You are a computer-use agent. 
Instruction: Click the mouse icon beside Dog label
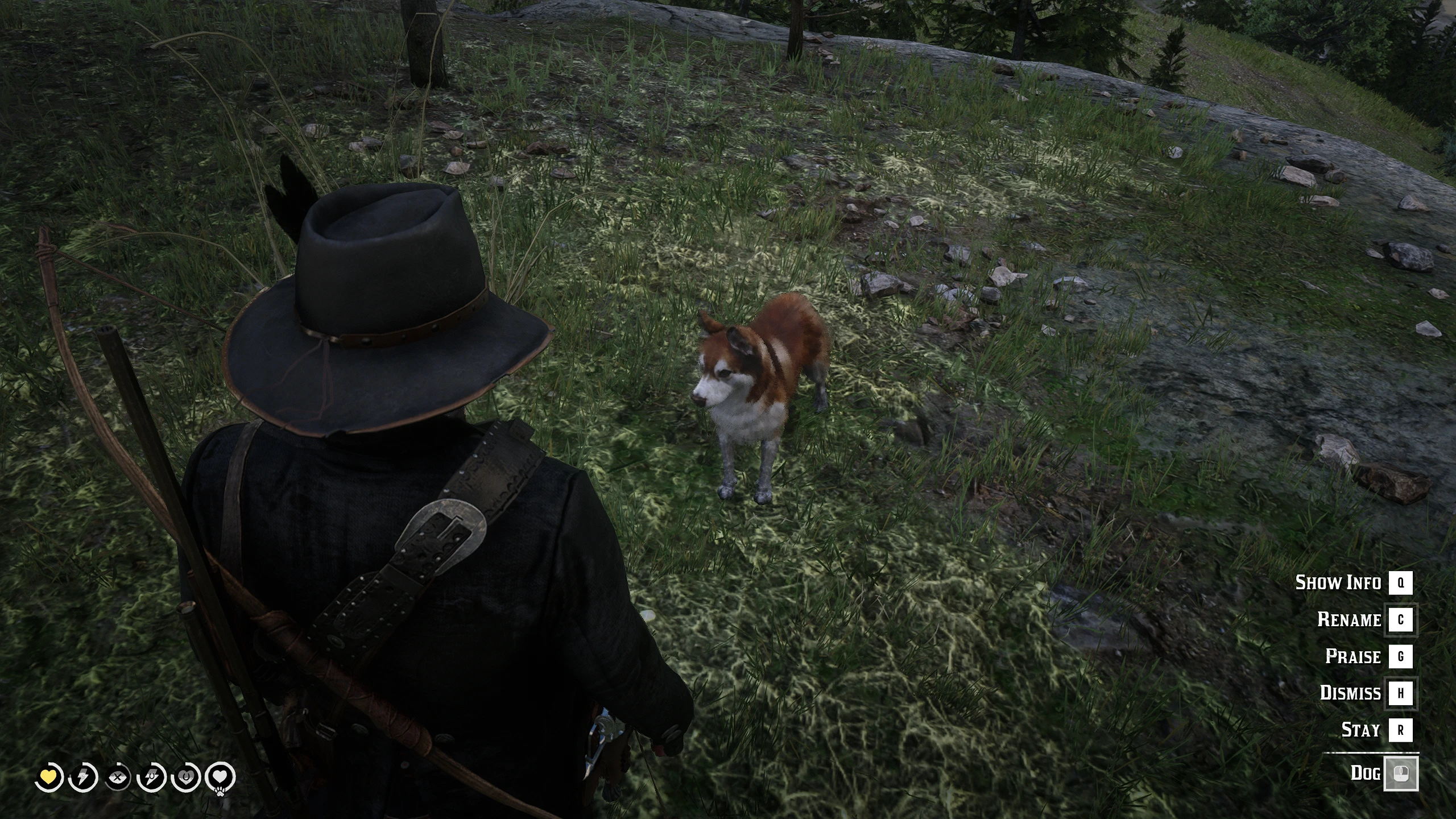point(1403,772)
